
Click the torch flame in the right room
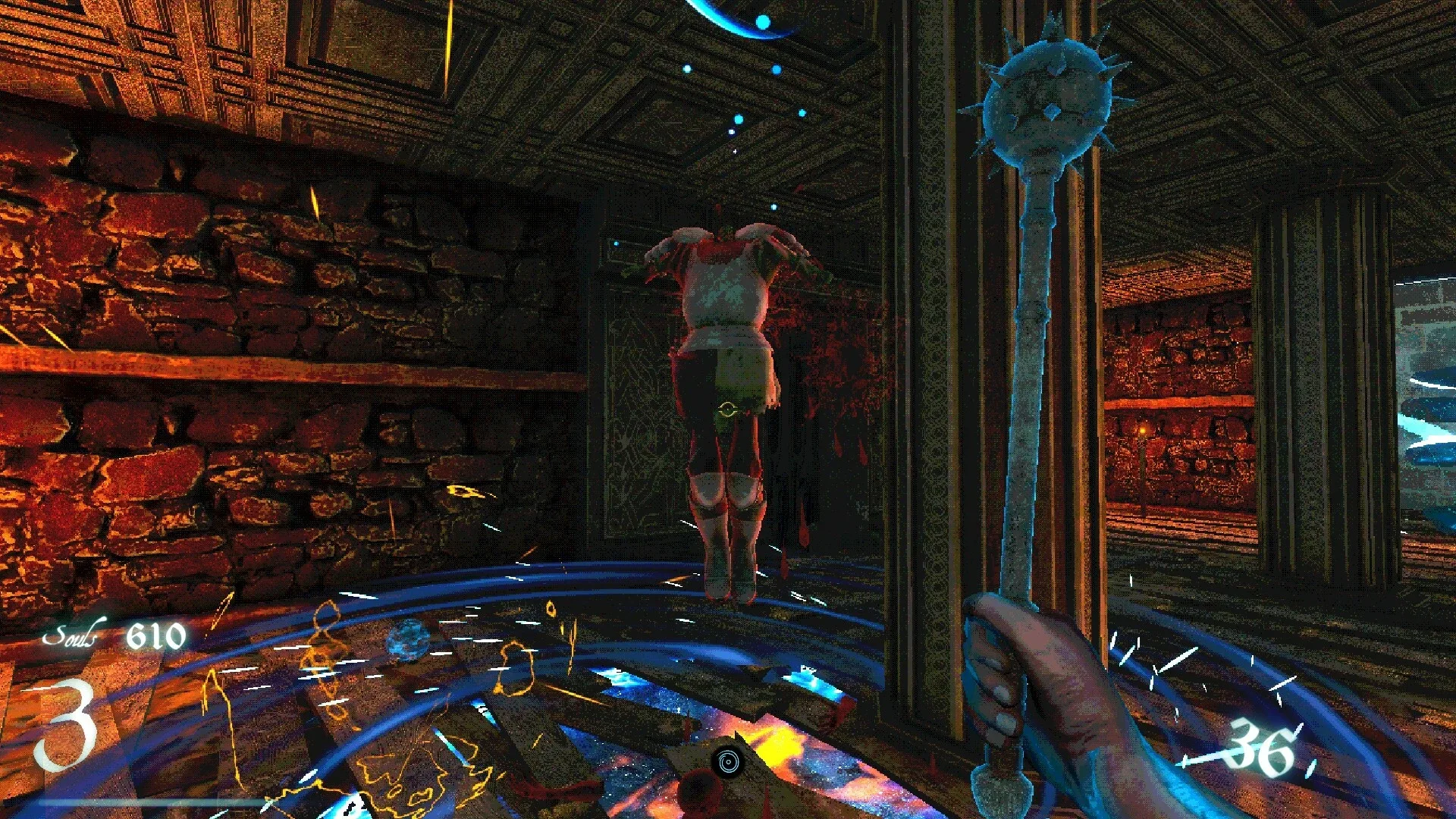click(x=1141, y=431)
